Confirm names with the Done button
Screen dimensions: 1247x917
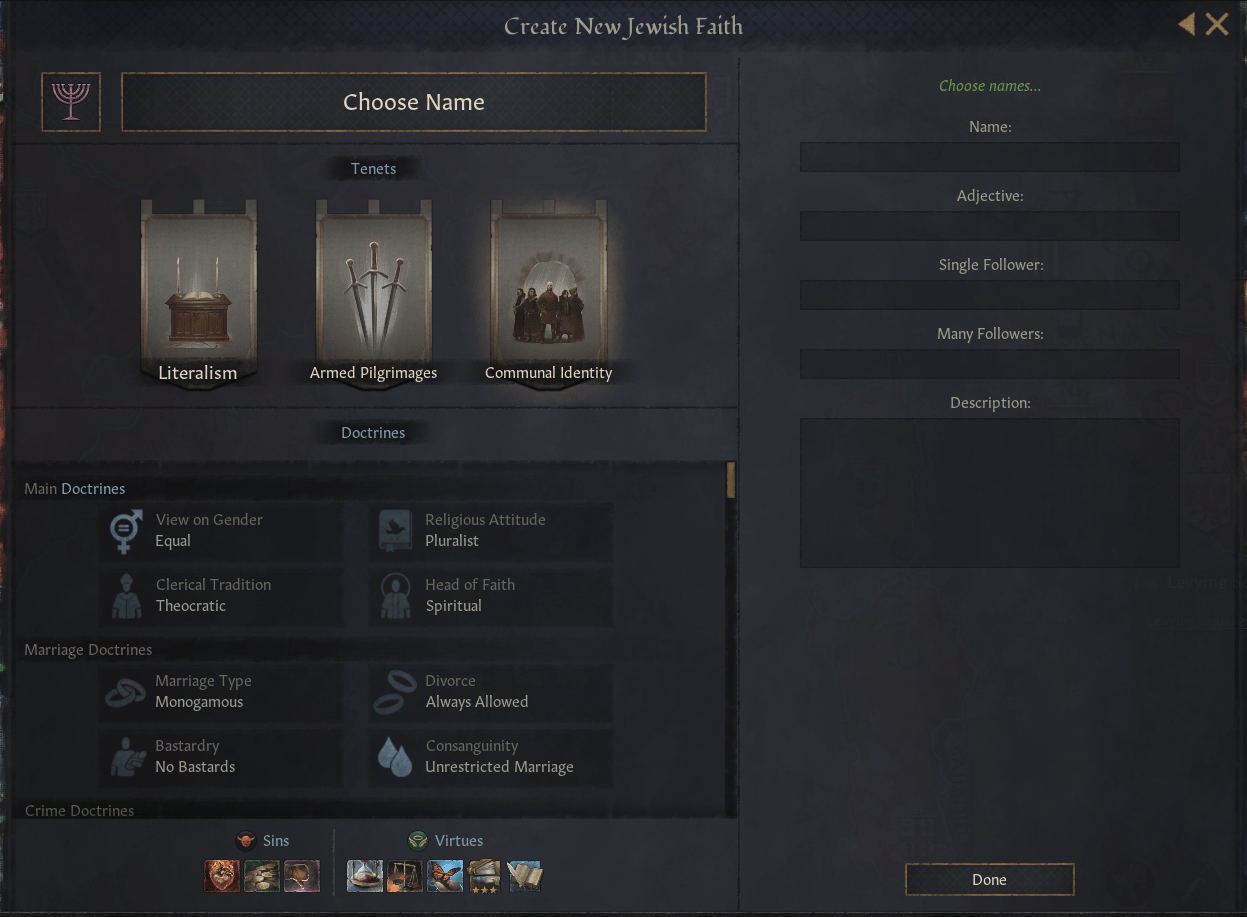coord(989,880)
